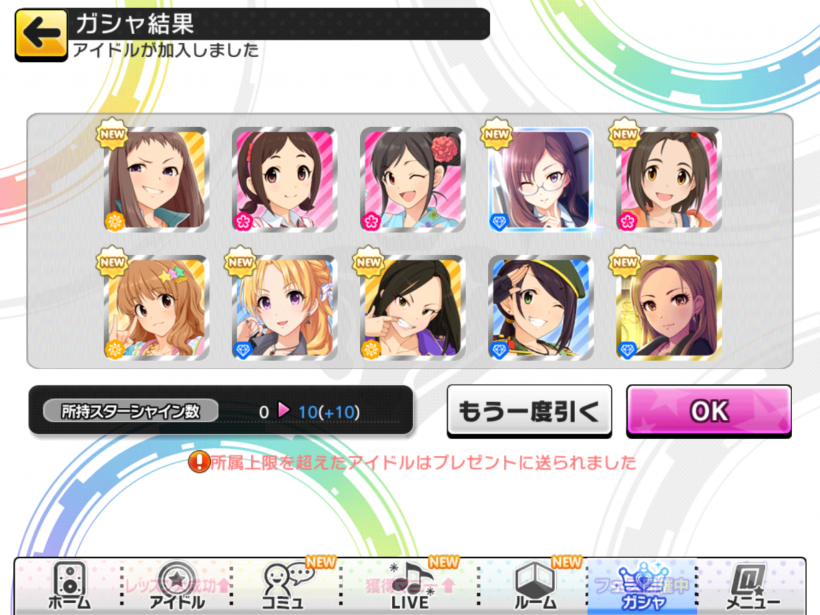Select the idol card with glasses
The height and width of the screenshot is (615, 820).
pos(541,180)
